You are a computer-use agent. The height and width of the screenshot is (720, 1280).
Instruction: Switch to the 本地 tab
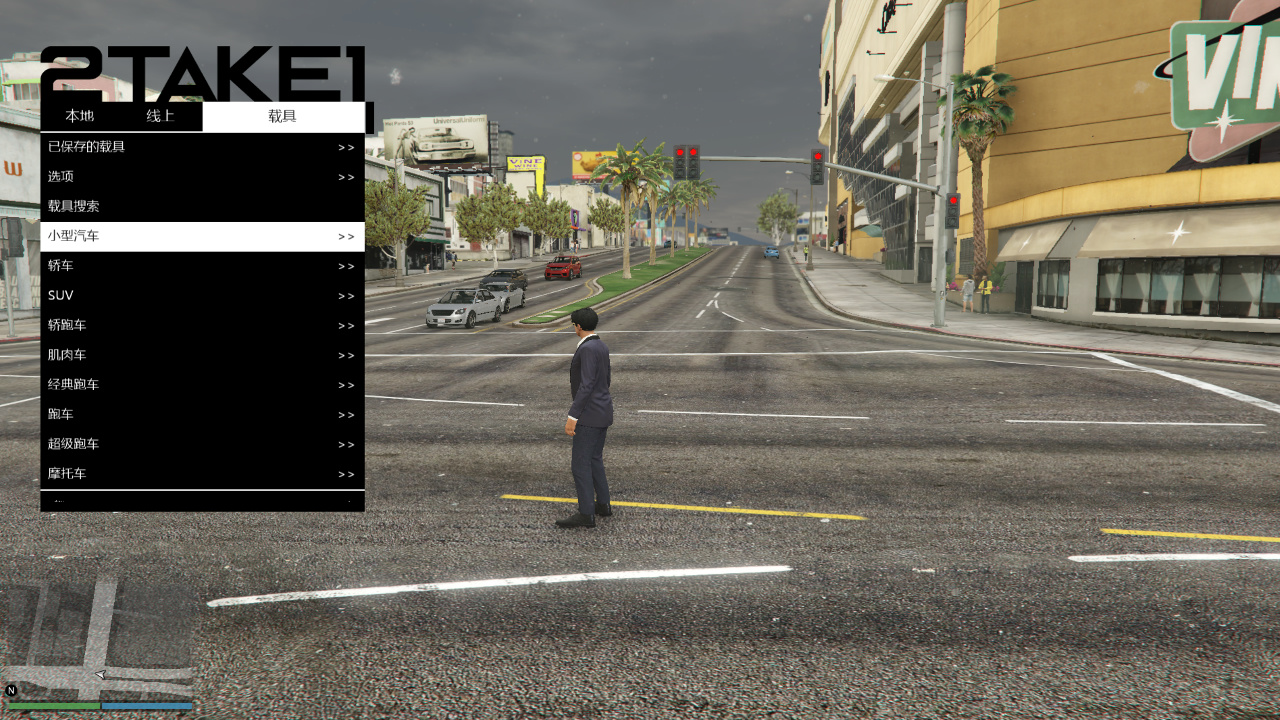(x=80, y=116)
